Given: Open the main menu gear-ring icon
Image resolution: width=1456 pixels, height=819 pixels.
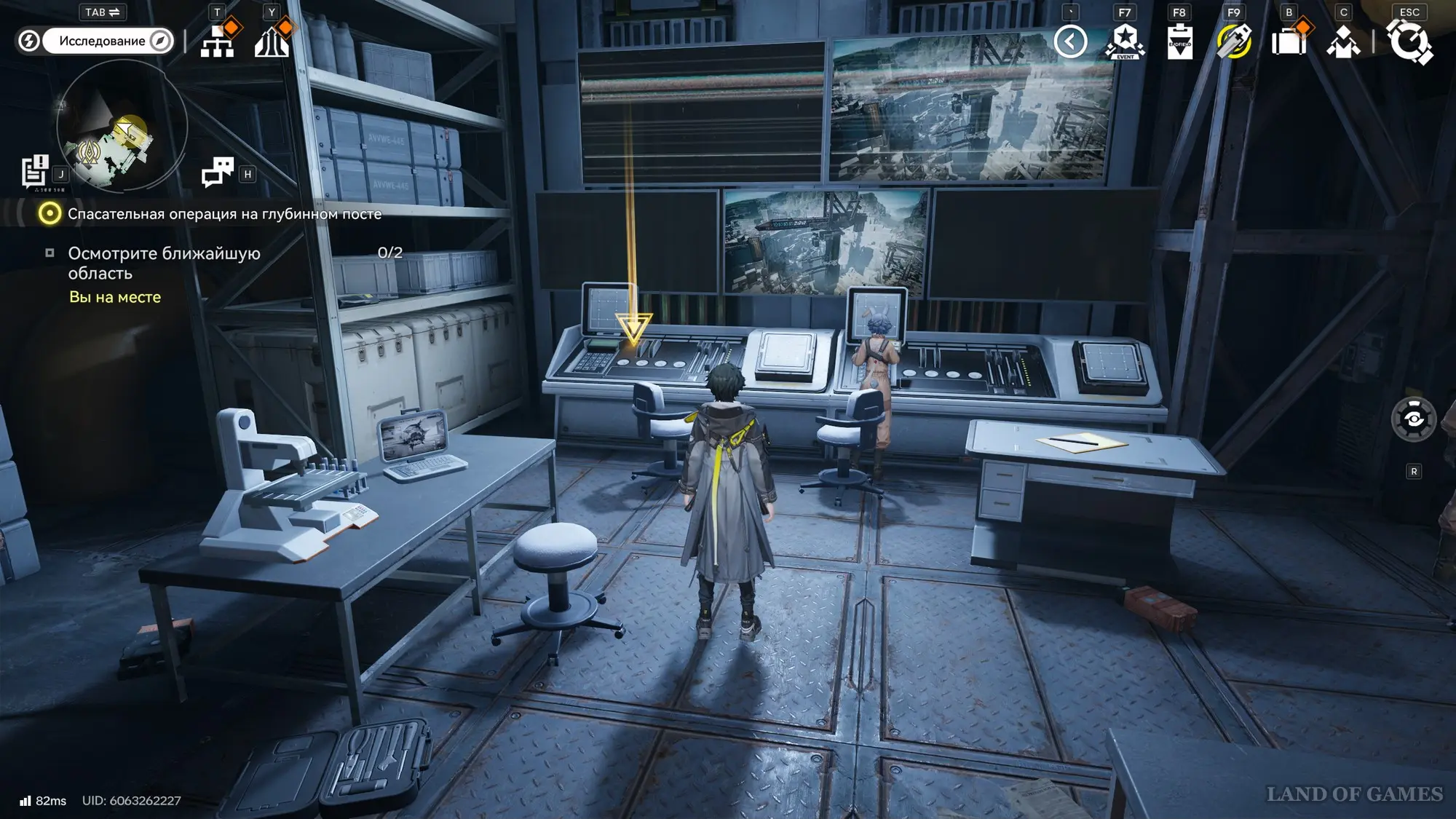Looking at the screenshot, I should [x=1409, y=41].
